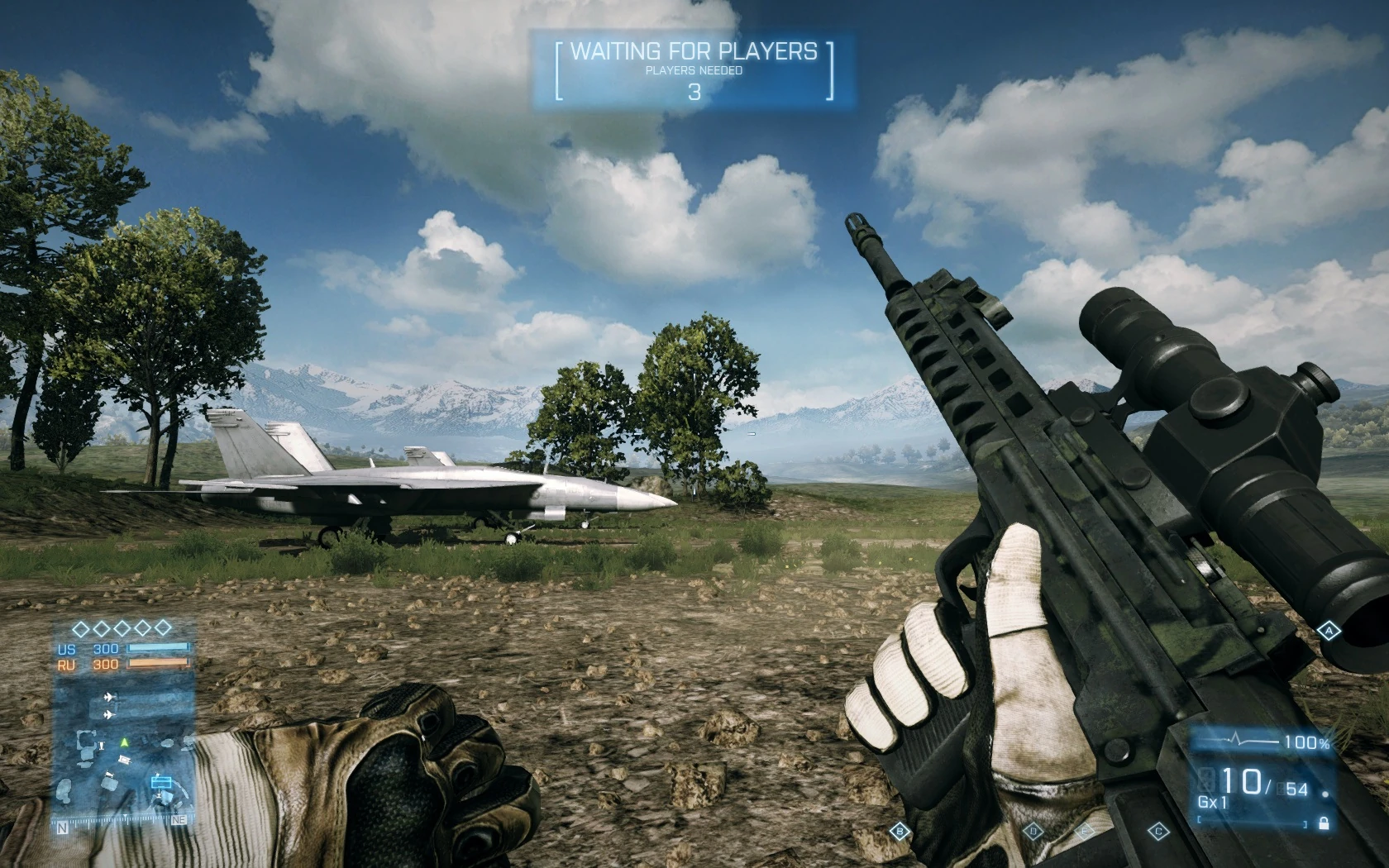The image size is (1389, 868).
Task: Click the green player arrow on the minimap
Action: coord(123,743)
